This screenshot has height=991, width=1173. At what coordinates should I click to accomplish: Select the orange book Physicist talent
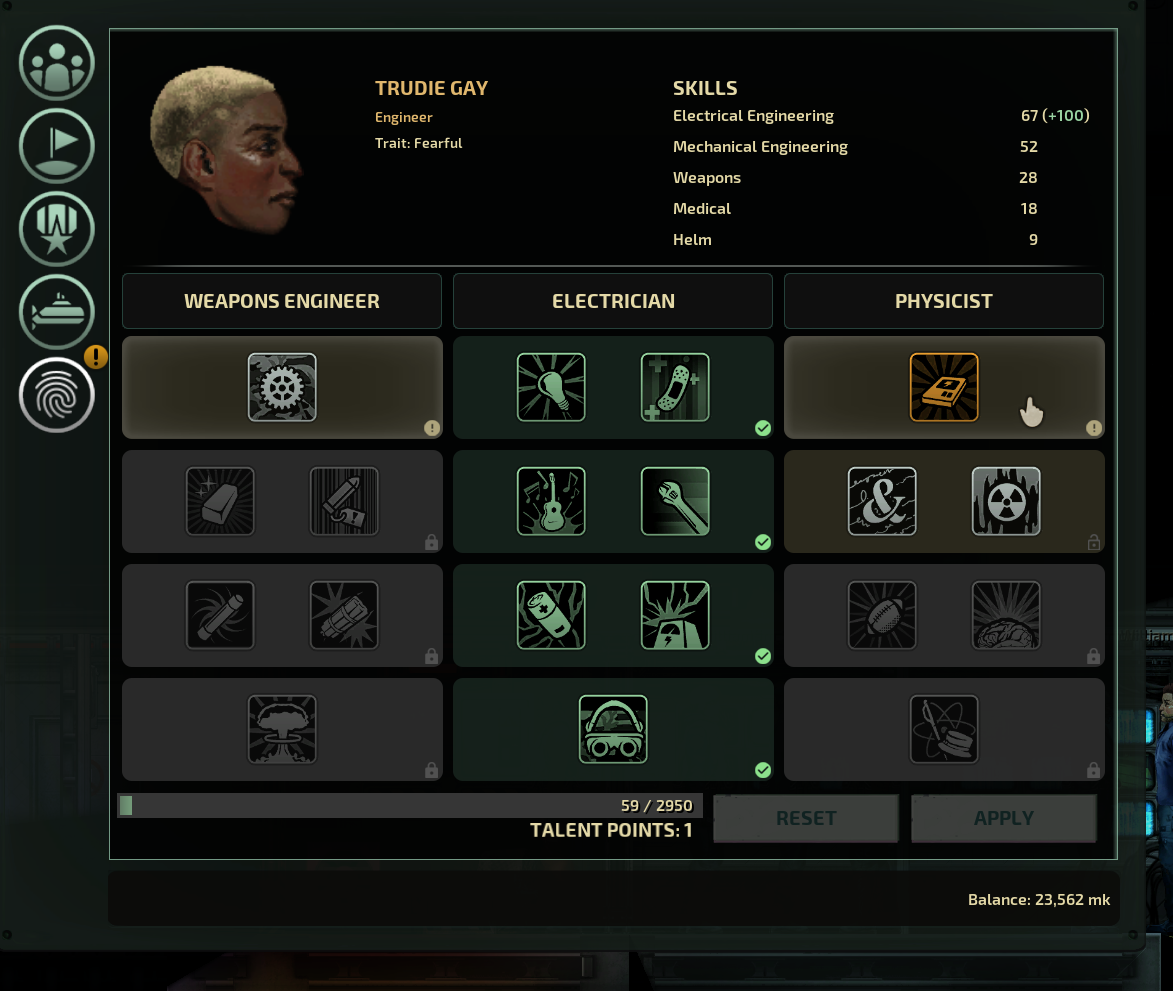(944, 387)
